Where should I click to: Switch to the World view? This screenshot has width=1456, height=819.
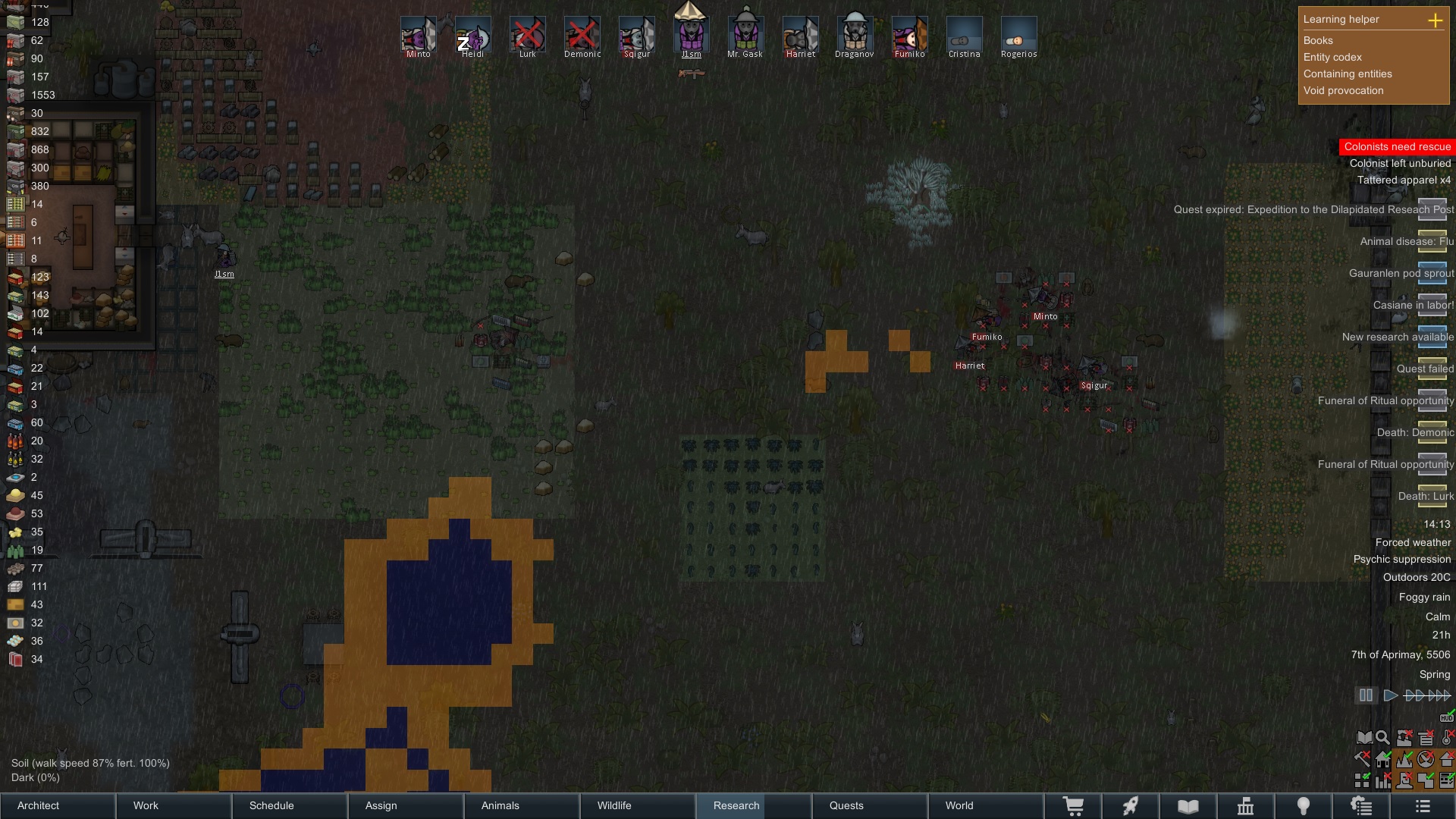pyautogui.click(x=986, y=805)
